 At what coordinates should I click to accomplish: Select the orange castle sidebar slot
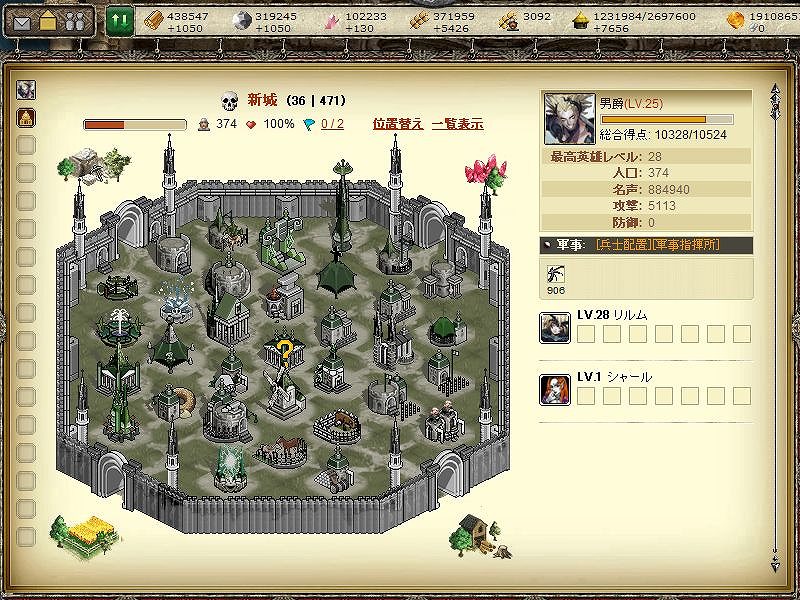[27, 118]
